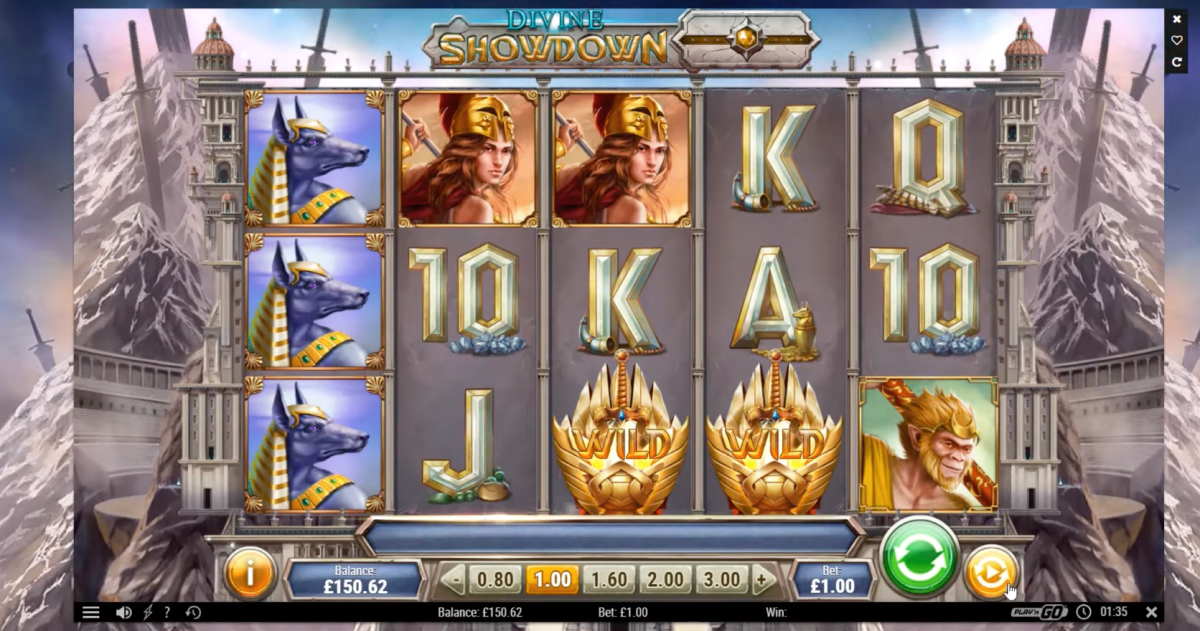Switch the bet to 3.00

[722, 579]
